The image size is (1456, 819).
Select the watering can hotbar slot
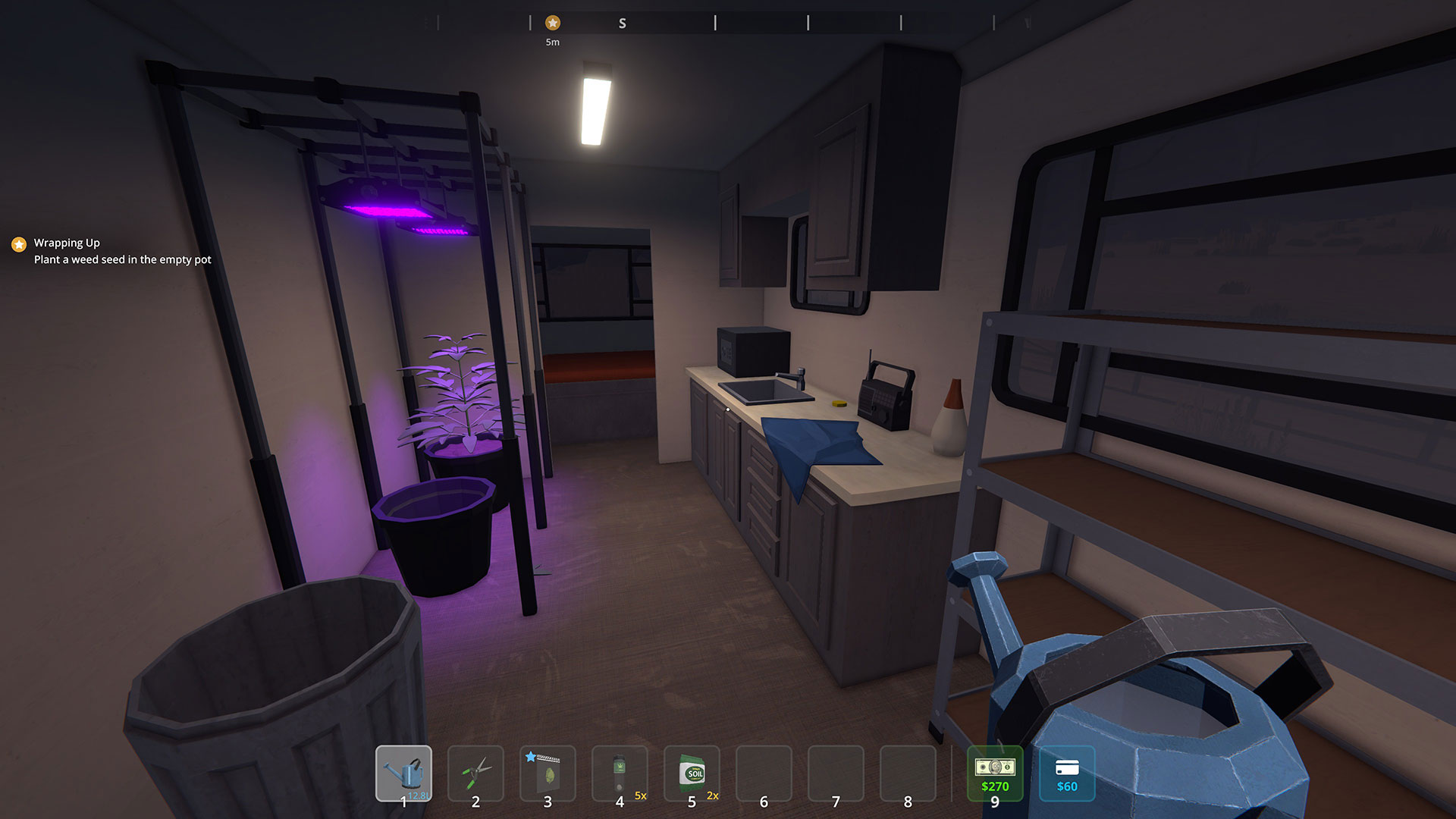pyautogui.click(x=403, y=773)
